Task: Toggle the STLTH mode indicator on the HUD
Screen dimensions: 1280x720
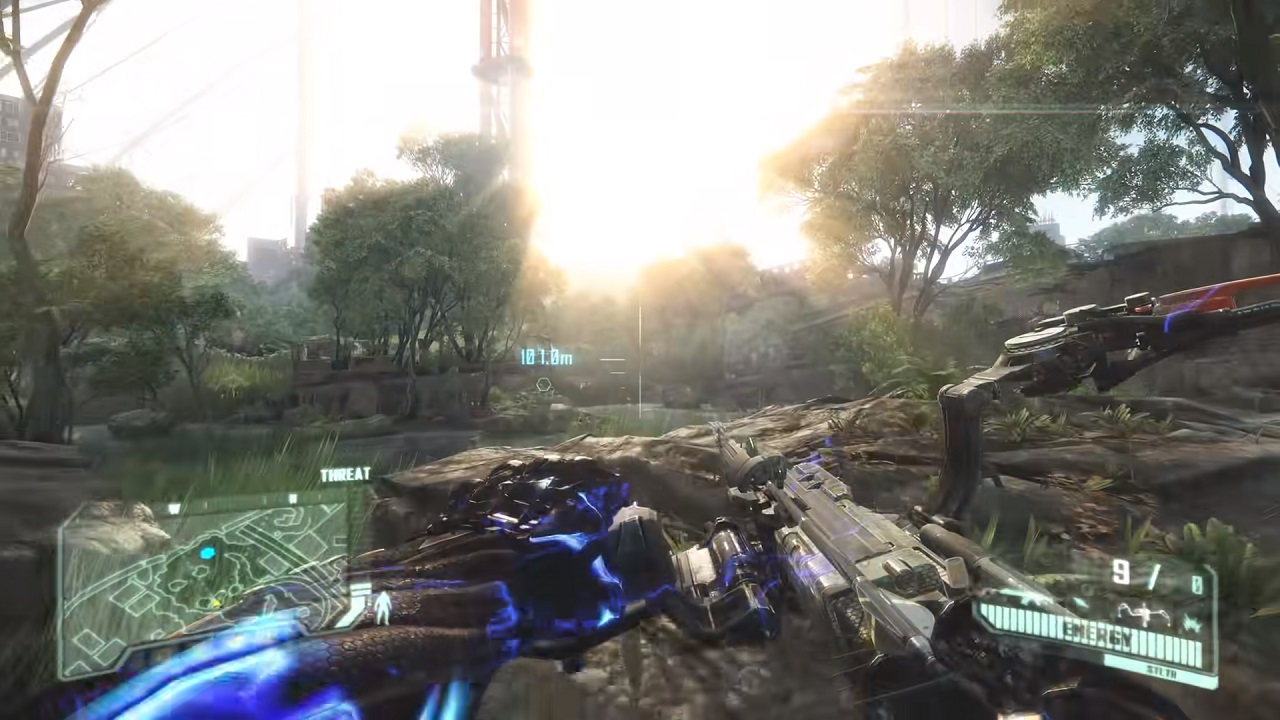Action: coord(1164,671)
